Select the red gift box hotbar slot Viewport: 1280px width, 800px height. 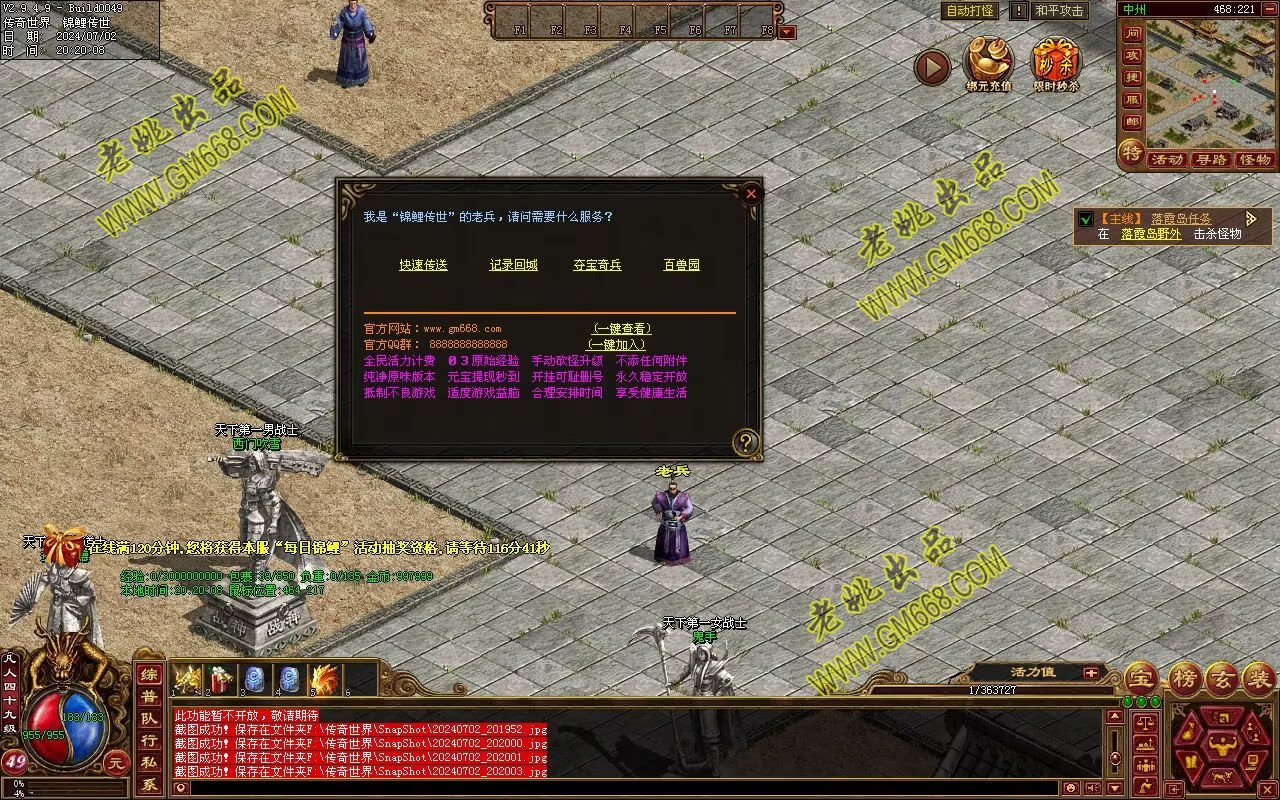(221, 680)
